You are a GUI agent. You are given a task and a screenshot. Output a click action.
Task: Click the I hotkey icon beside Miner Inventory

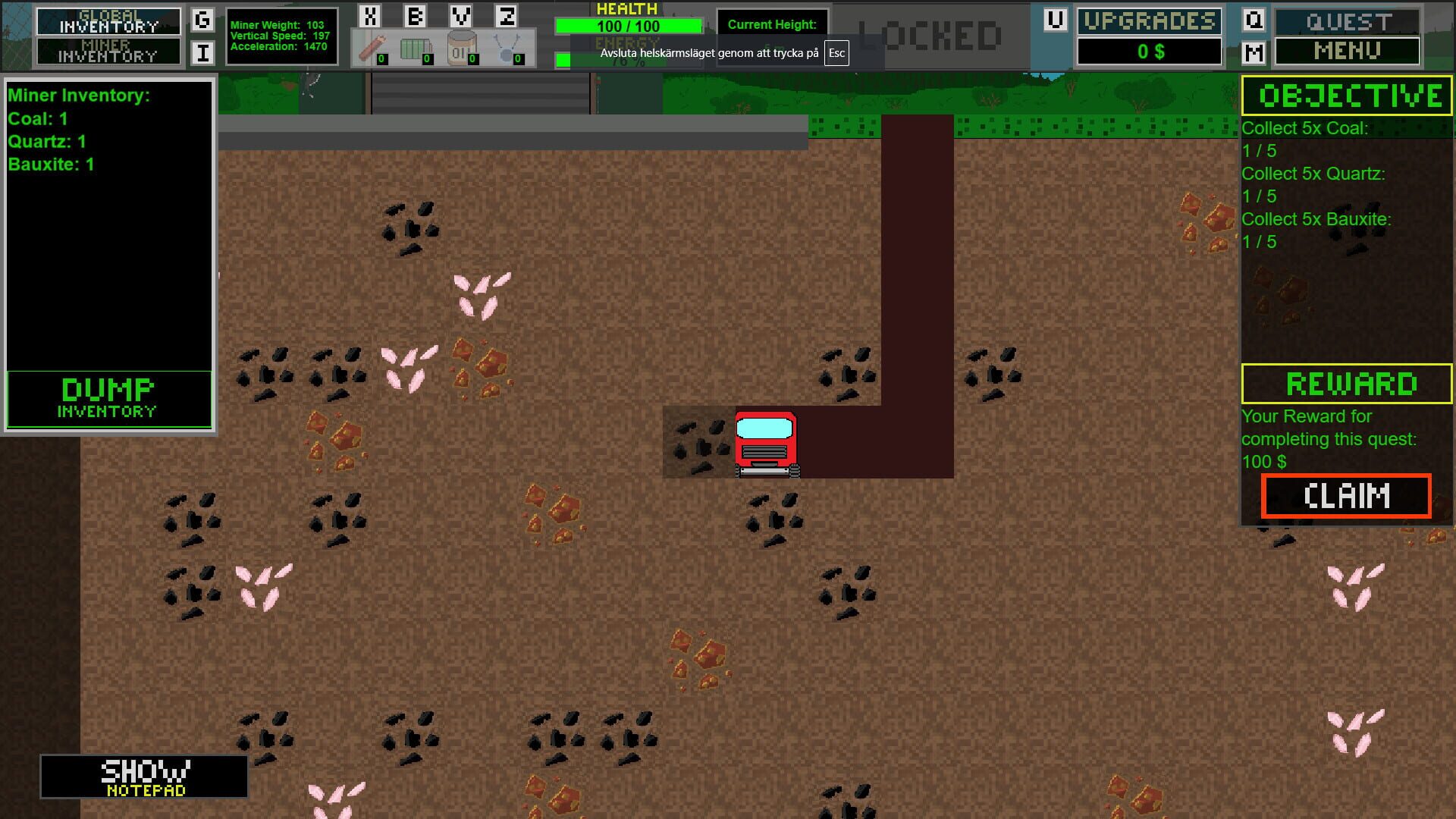pos(201,52)
